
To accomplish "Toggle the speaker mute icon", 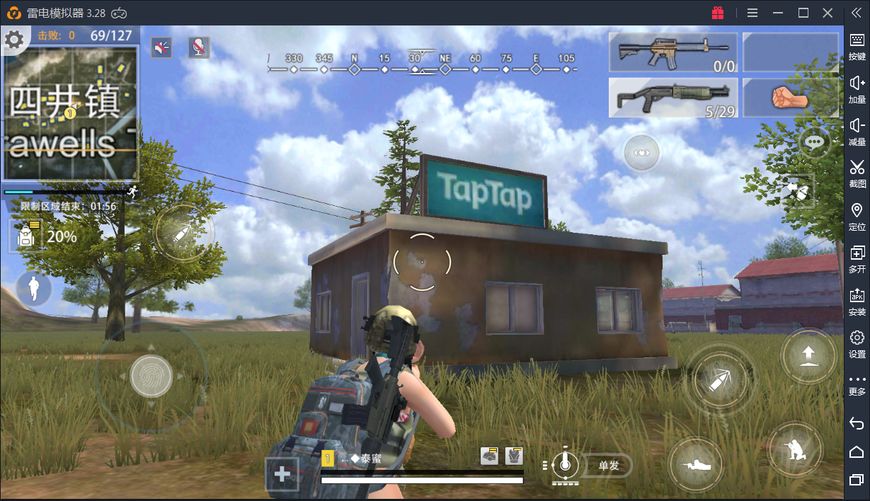I will click(x=162, y=47).
